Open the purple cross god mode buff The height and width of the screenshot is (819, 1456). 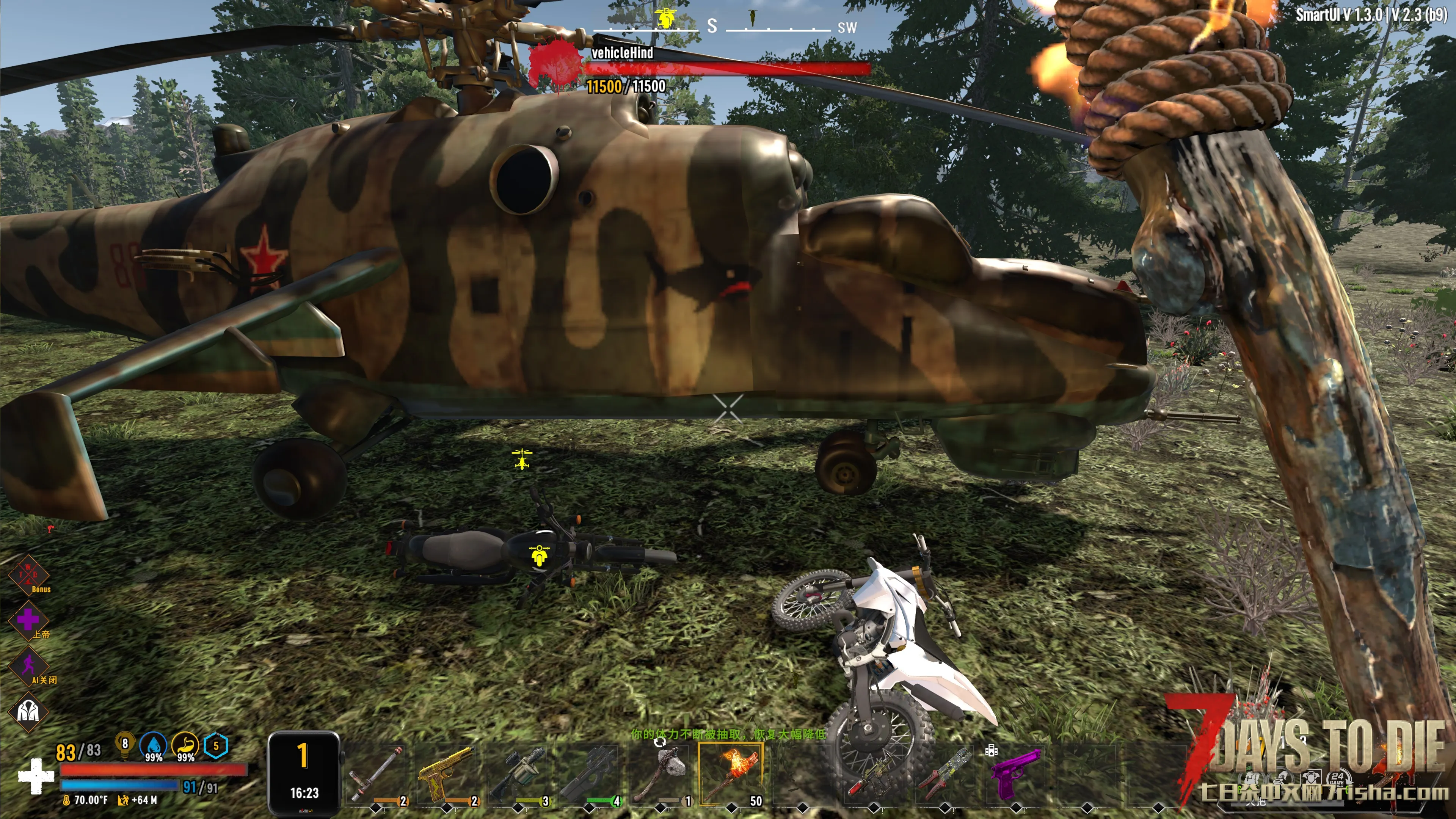[28, 620]
